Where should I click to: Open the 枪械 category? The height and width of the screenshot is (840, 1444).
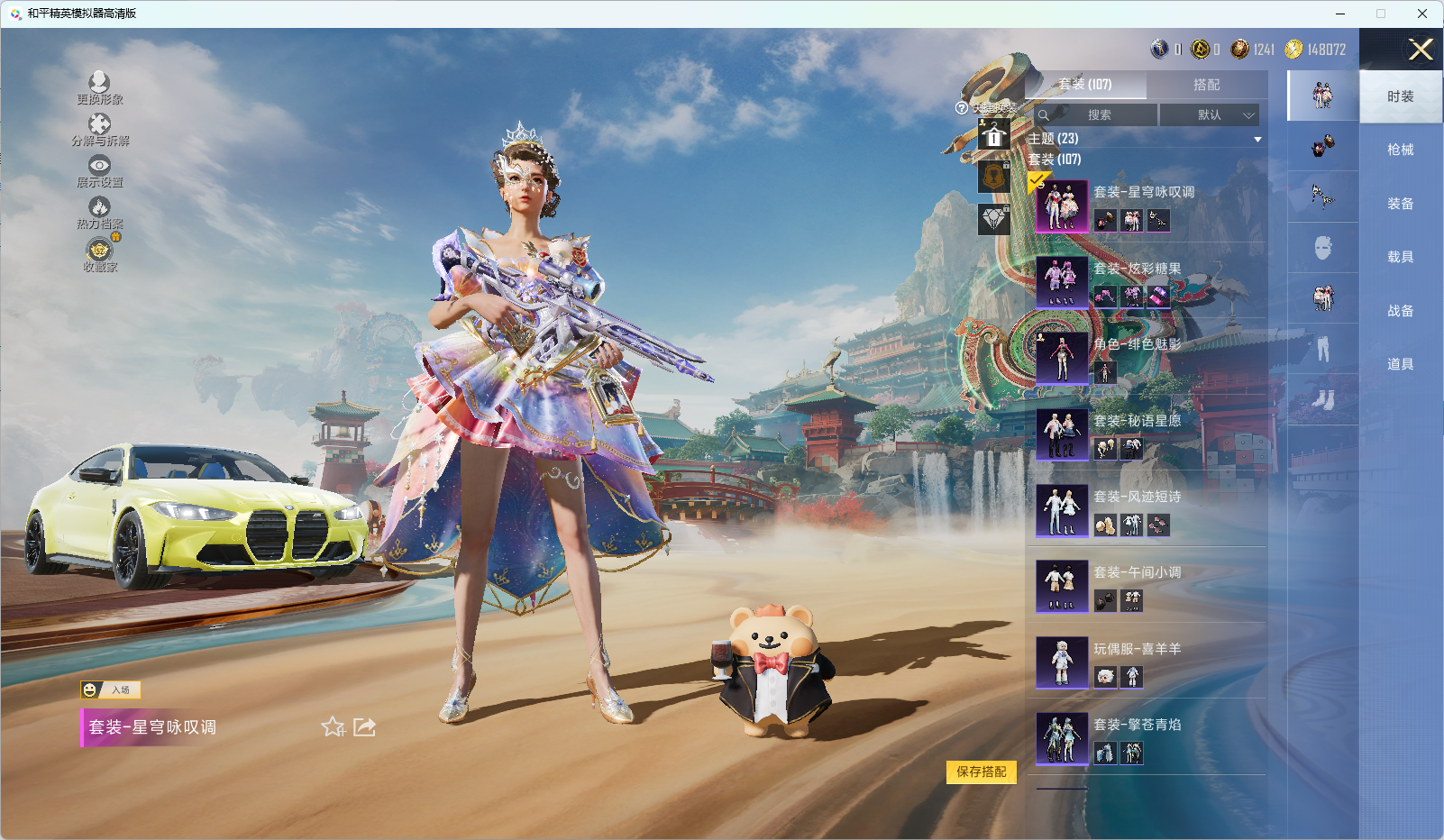click(1400, 150)
